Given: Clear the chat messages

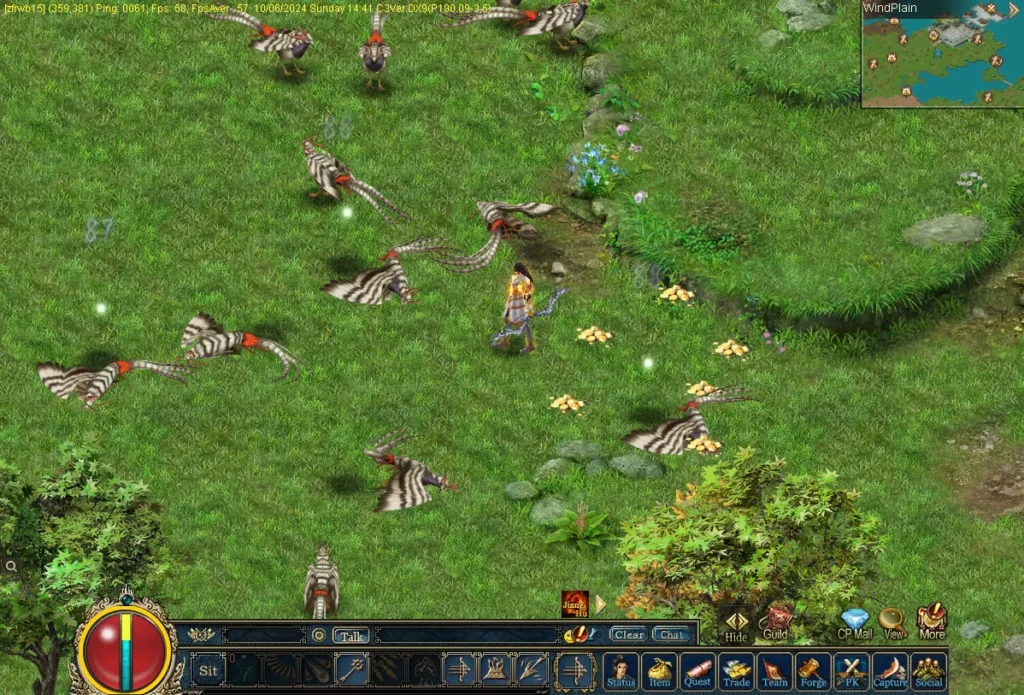Looking at the screenshot, I should click(629, 635).
